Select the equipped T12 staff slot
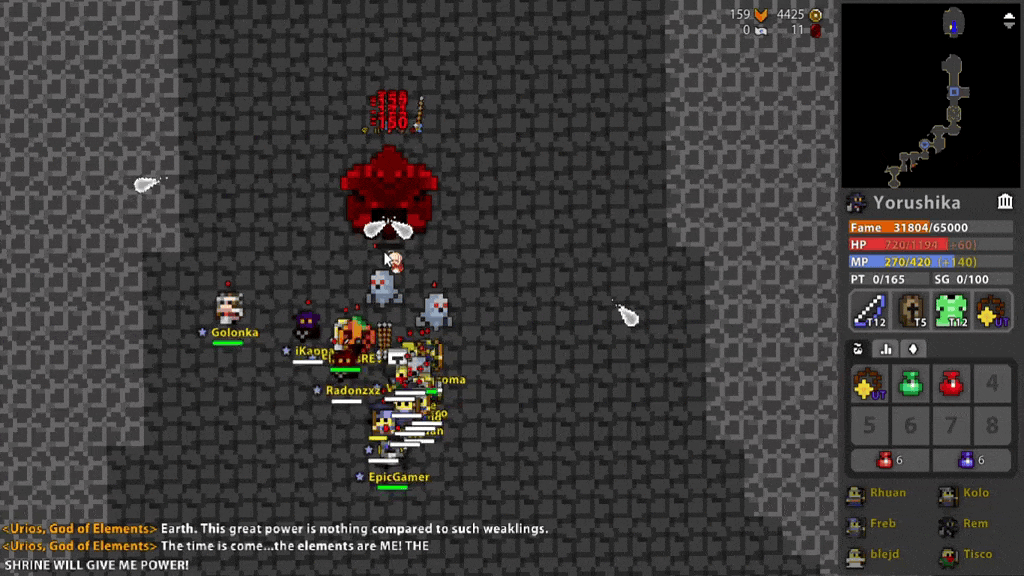 click(x=869, y=311)
